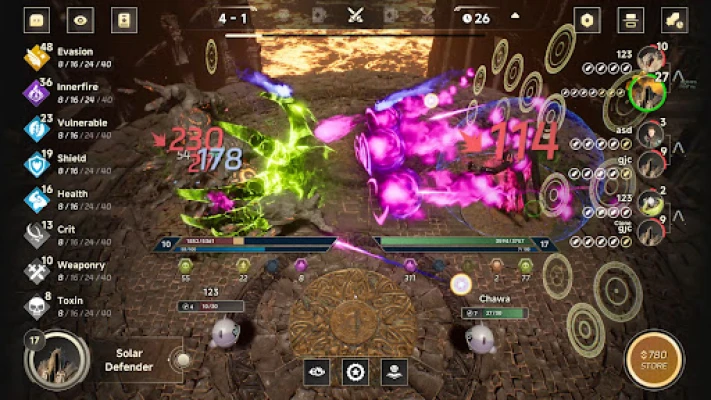Show the Shield synergy details
Image resolution: width=711 pixels, height=400 pixels.
pyautogui.click(x=60, y=164)
